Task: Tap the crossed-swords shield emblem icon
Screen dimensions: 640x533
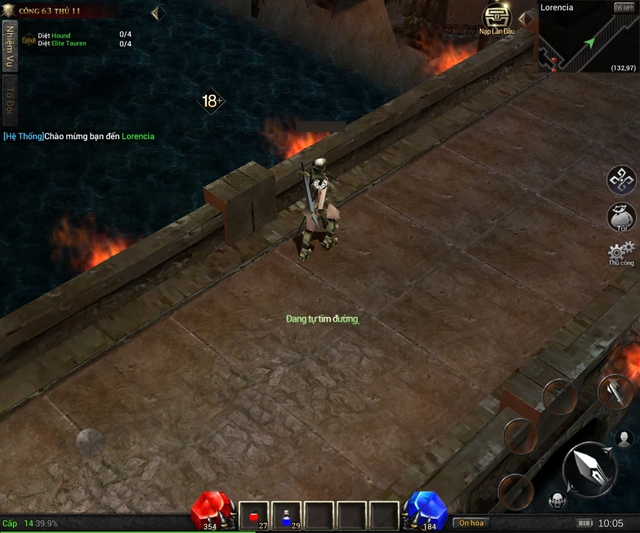Action: pos(28,39)
